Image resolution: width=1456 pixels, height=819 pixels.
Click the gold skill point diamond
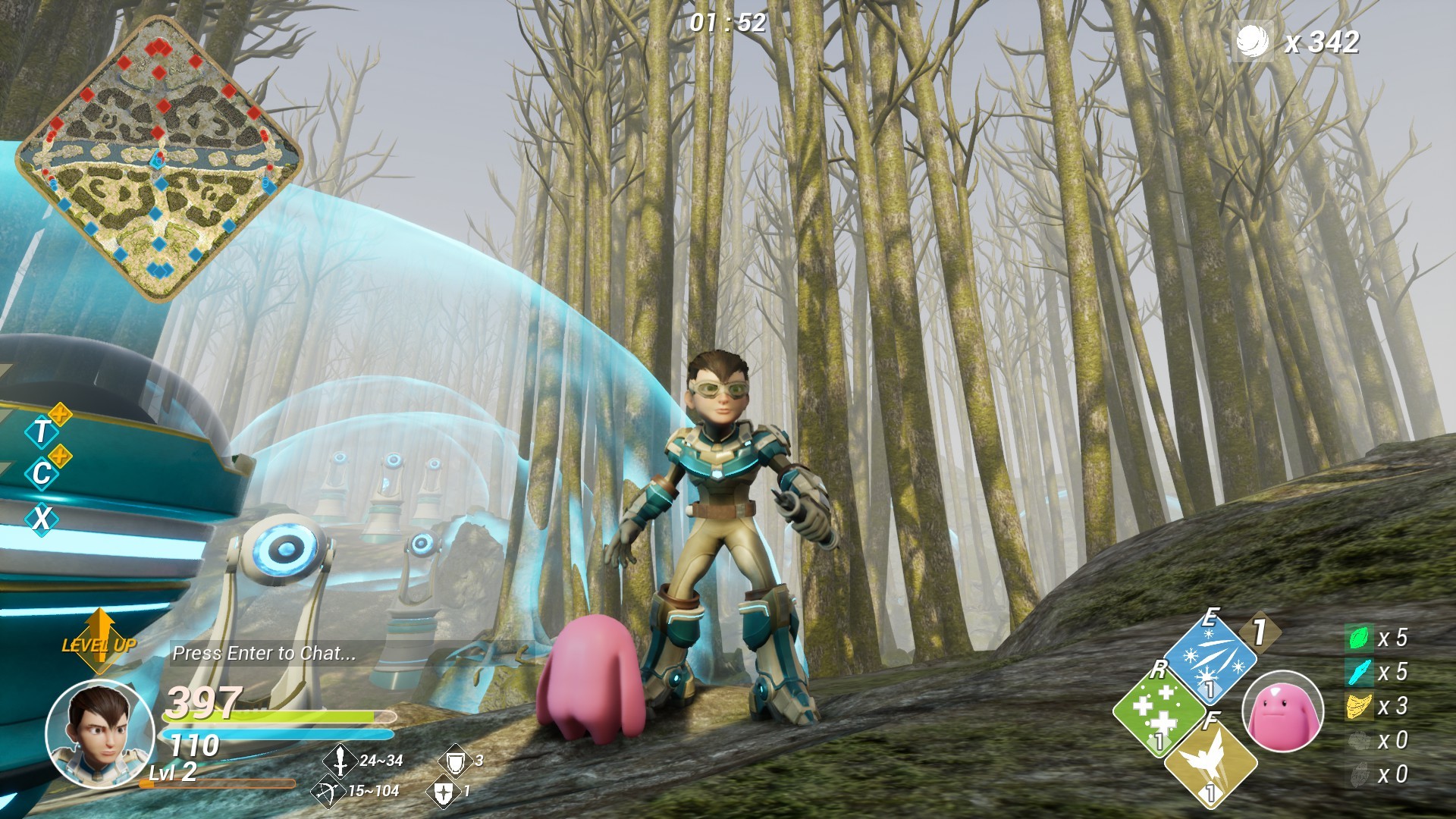click(1260, 632)
